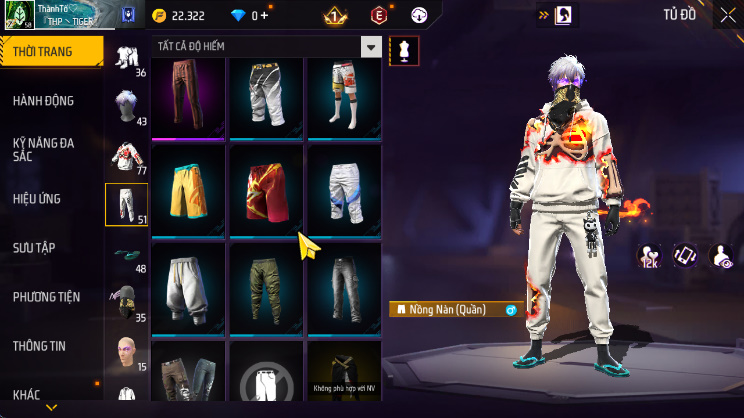Switch to the Hành Động tab
Image resolution: width=744 pixels, height=418 pixels.
[x=44, y=101]
